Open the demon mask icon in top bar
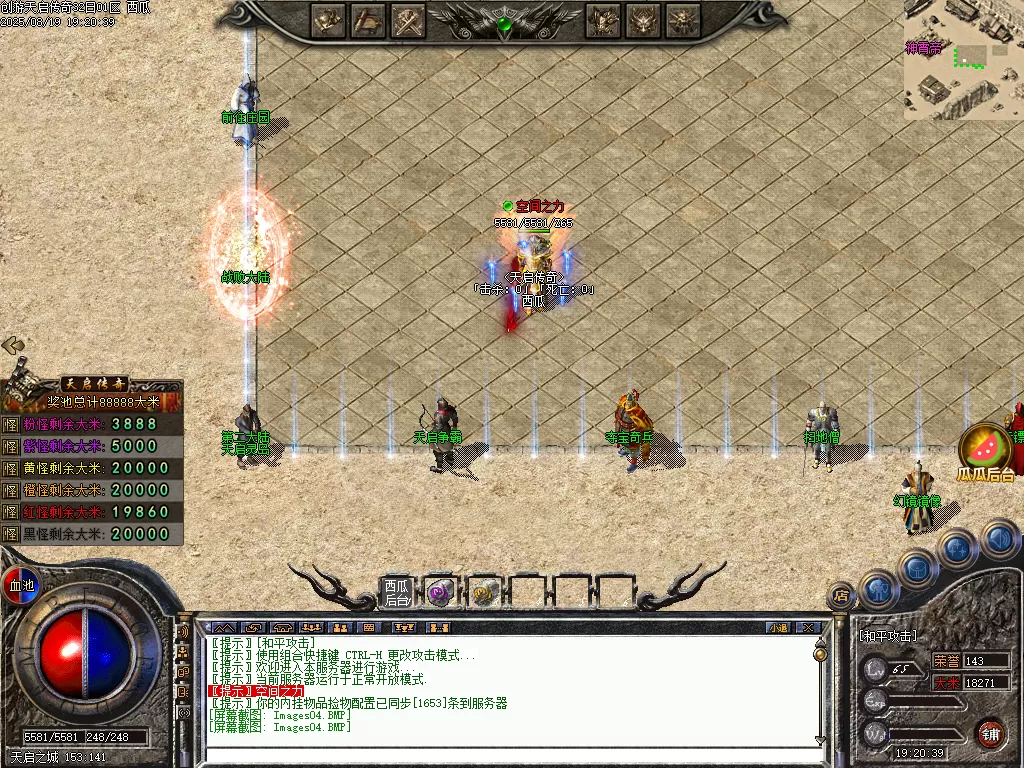 click(x=644, y=20)
